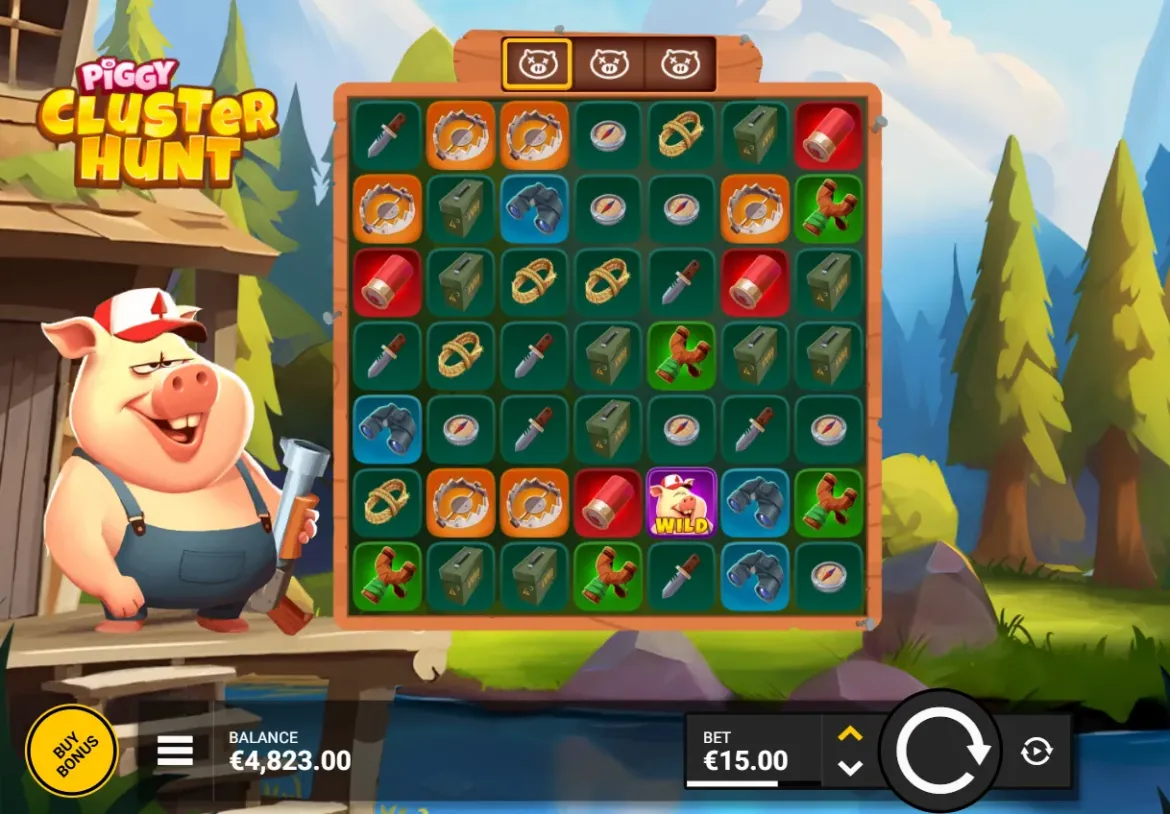
Task: Increase the bet with the up arrow
Action: (850, 734)
